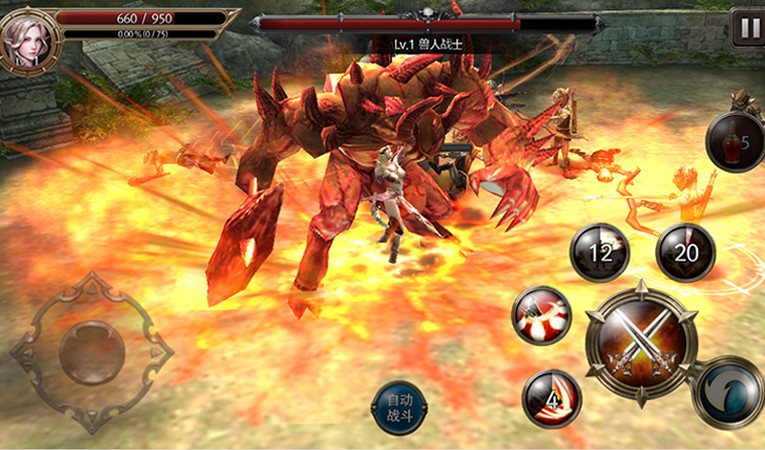Cast the red-and-white burst skill

click(x=541, y=315)
